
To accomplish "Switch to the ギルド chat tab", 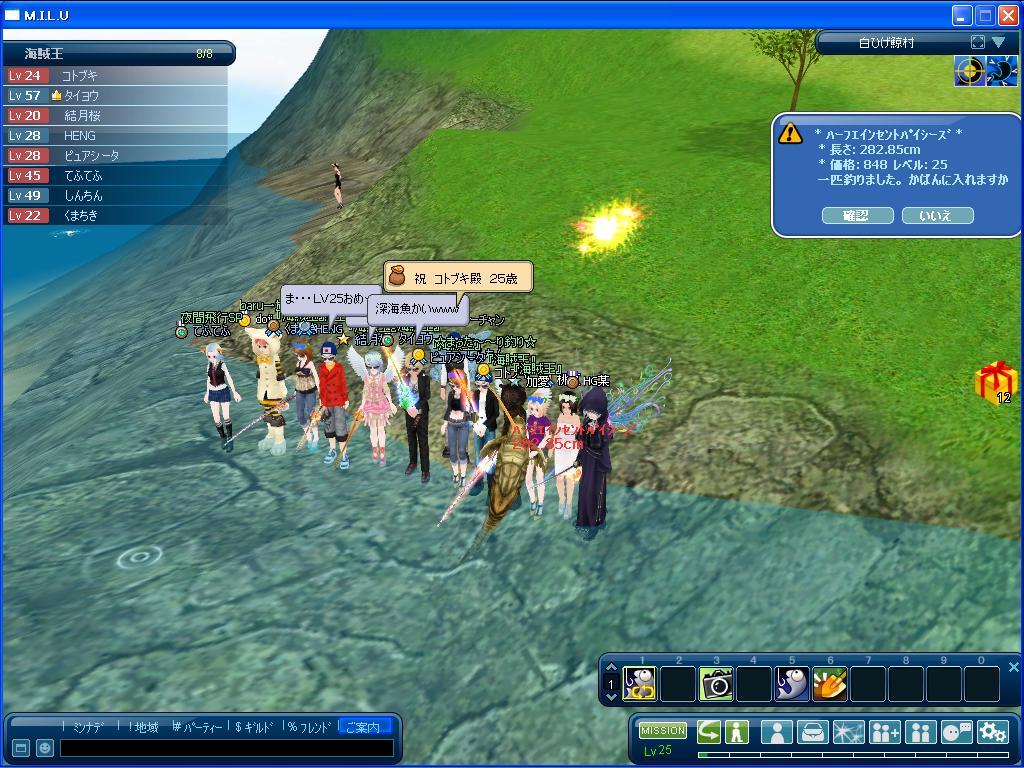I will 254,727.
